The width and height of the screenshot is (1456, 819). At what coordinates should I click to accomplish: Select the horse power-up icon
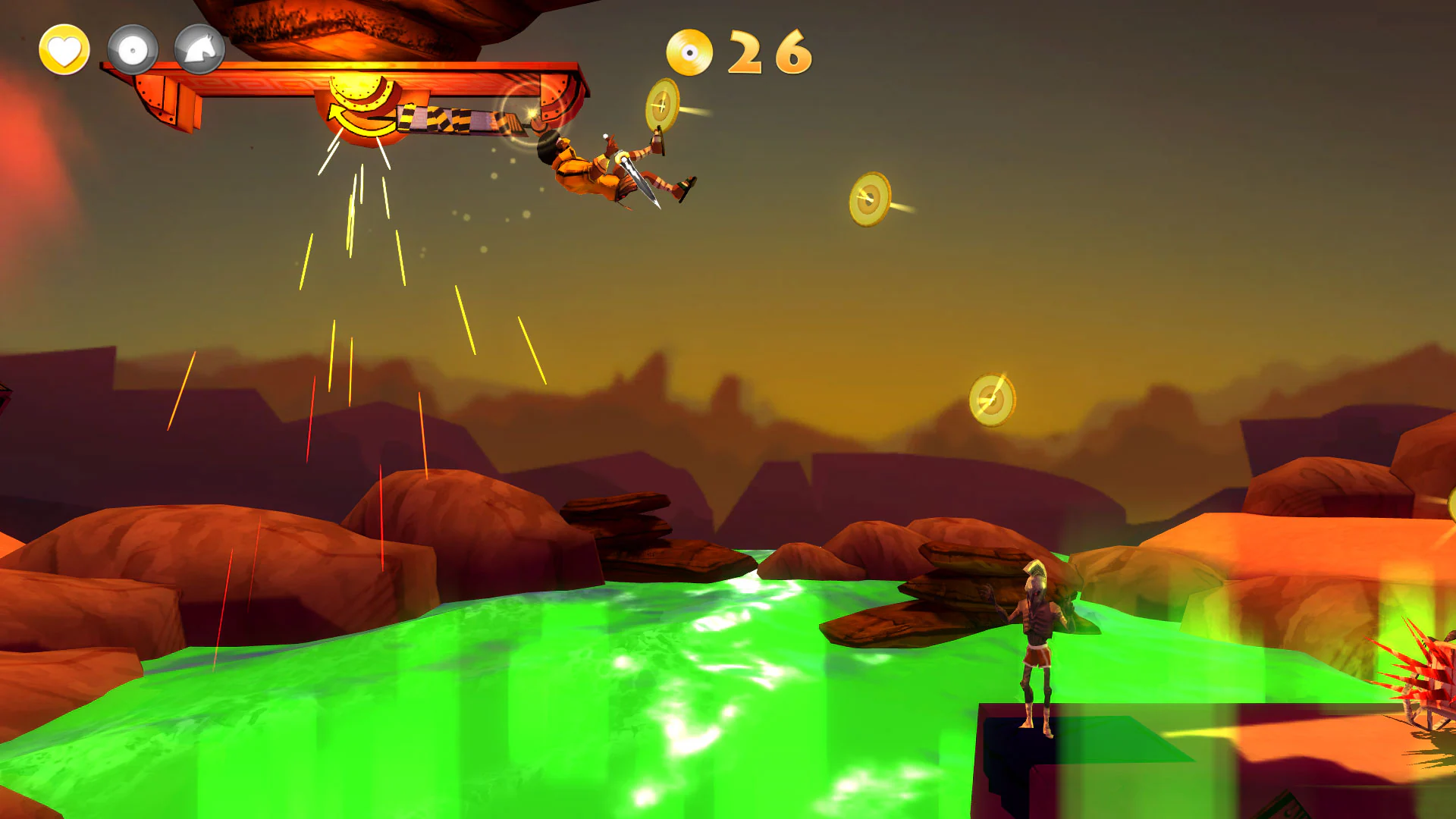pyautogui.click(x=199, y=49)
